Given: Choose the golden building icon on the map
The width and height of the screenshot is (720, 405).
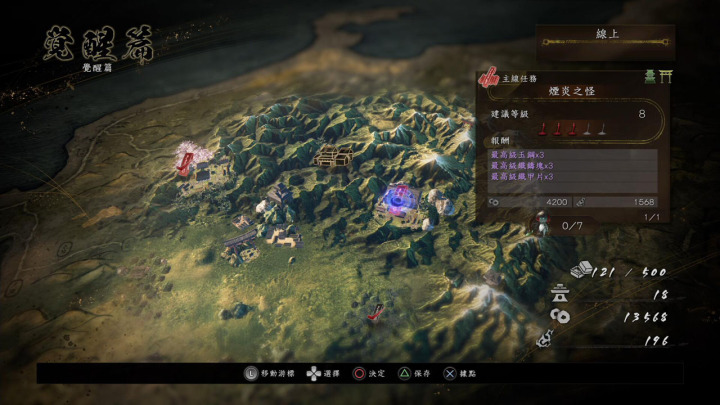Looking at the screenshot, I should pyautogui.click(x=332, y=155).
